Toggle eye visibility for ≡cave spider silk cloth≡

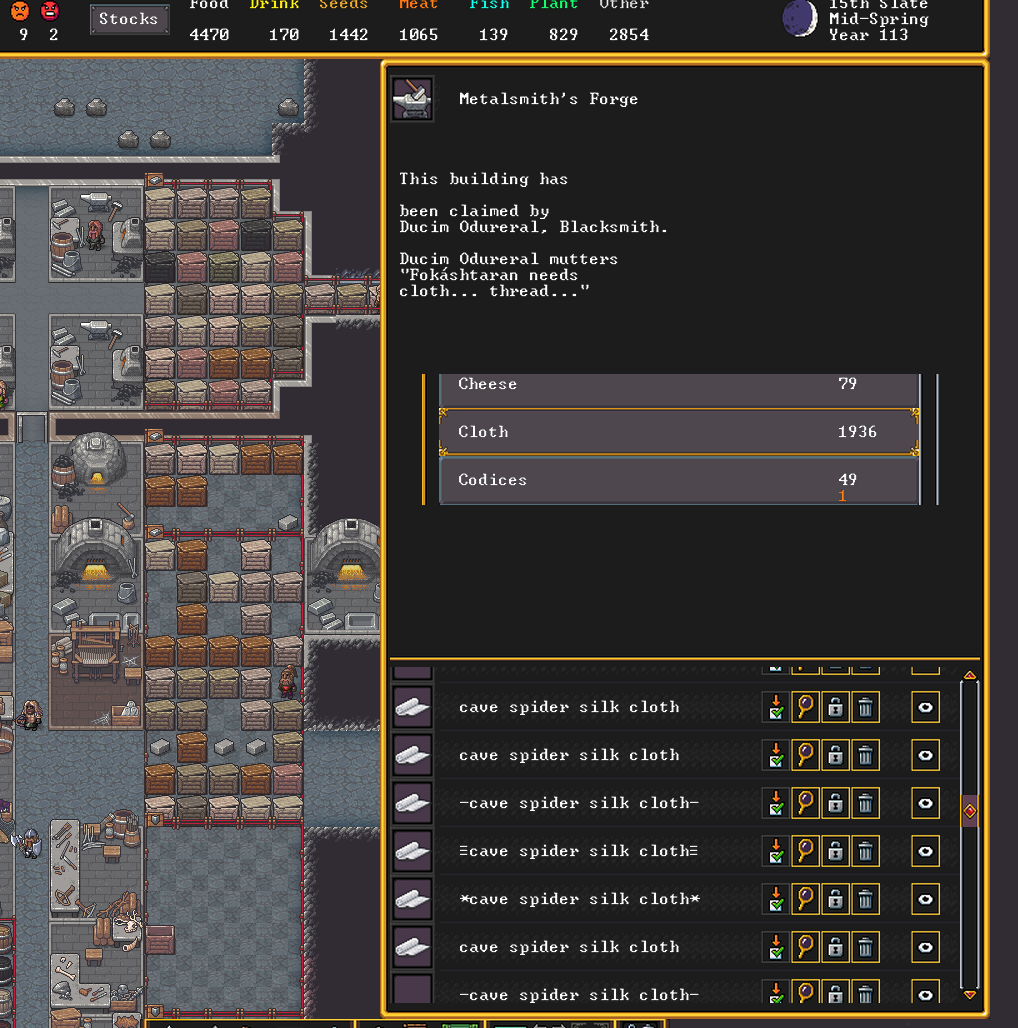(x=925, y=851)
